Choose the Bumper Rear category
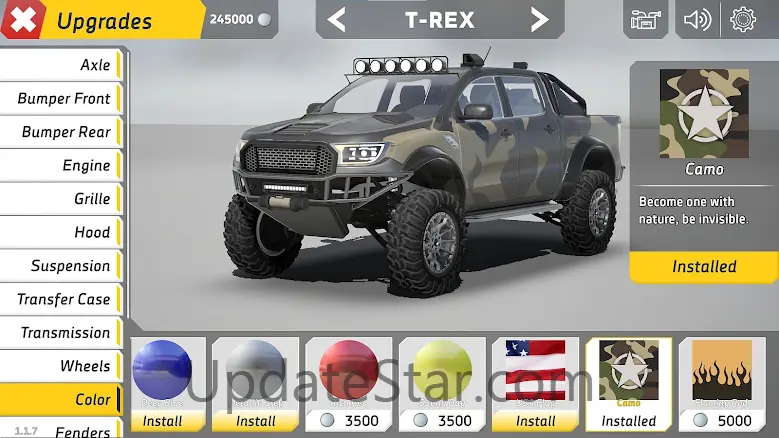The image size is (779, 438). [x=61, y=132]
